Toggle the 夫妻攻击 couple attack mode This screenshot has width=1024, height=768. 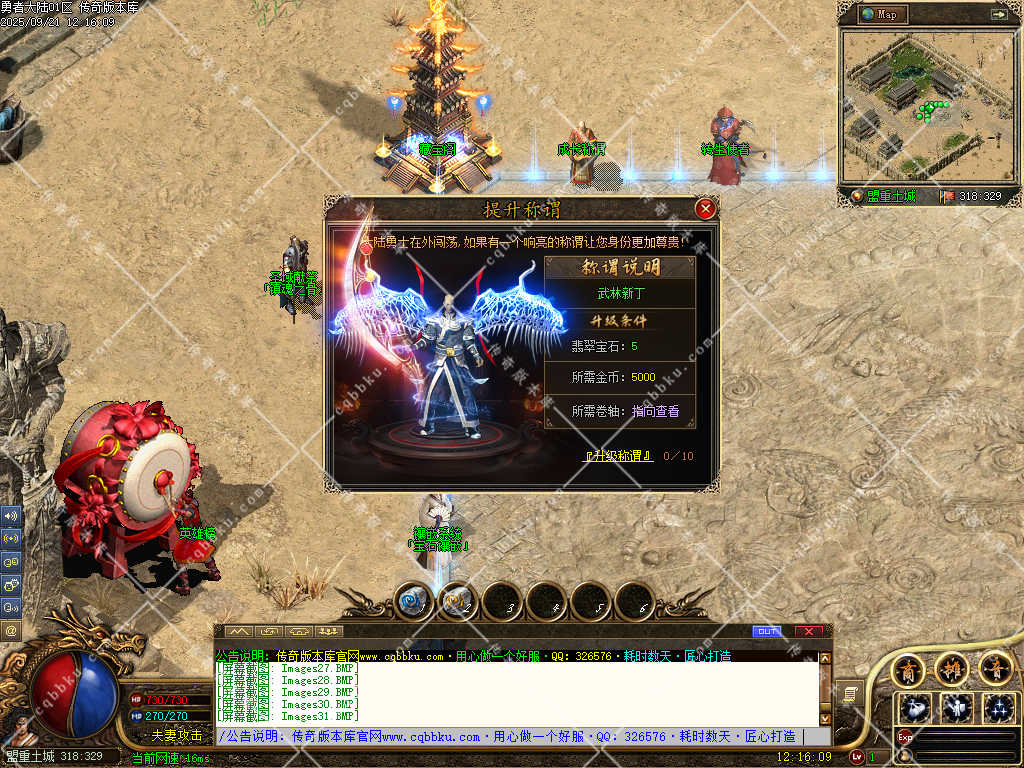coord(177,735)
